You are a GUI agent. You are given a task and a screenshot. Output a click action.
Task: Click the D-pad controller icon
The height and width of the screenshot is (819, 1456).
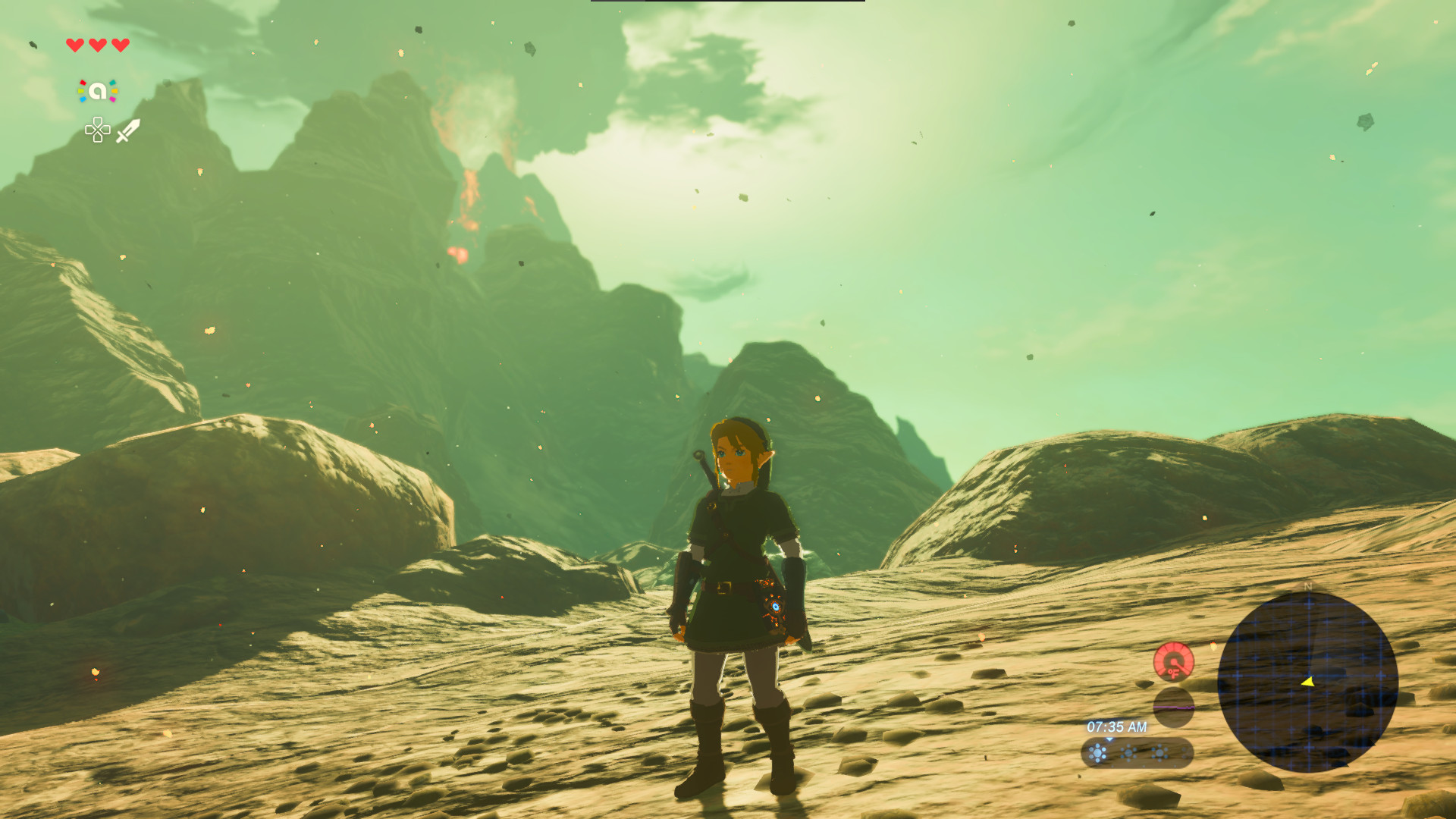click(97, 130)
